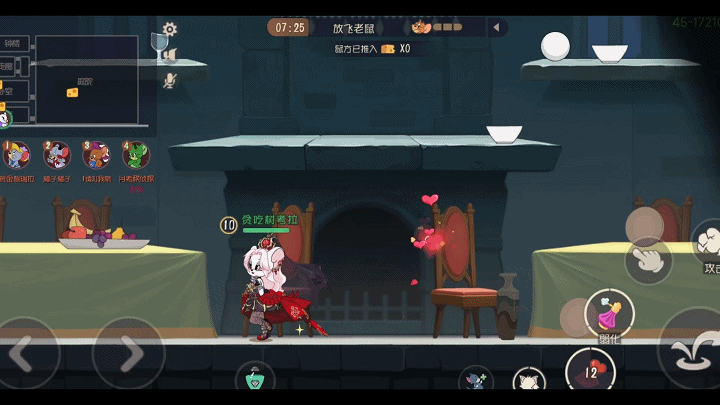Activate the pink perfume bottle skill

(608, 314)
